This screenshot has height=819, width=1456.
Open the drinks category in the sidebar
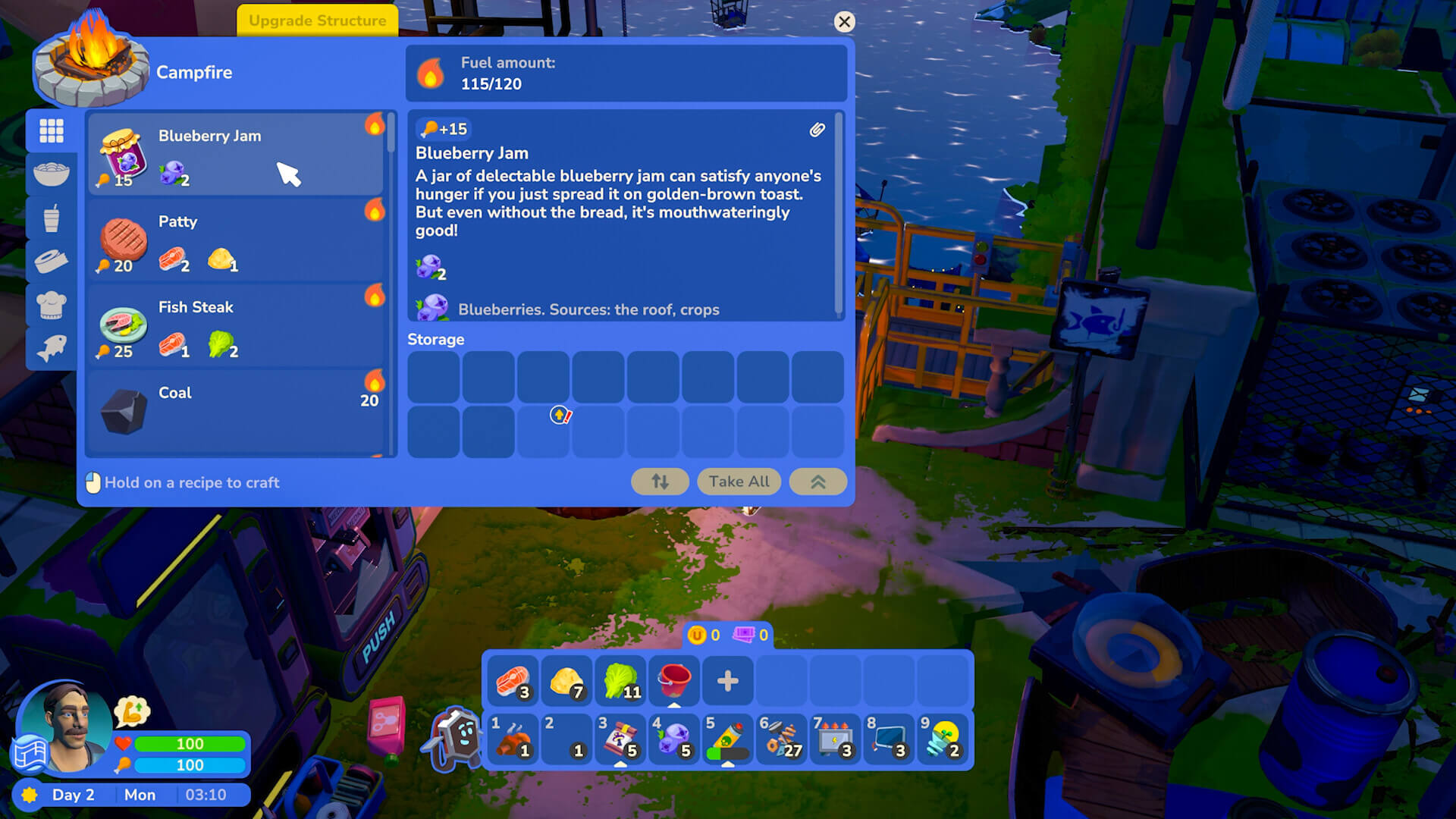pyautogui.click(x=52, y=218)
